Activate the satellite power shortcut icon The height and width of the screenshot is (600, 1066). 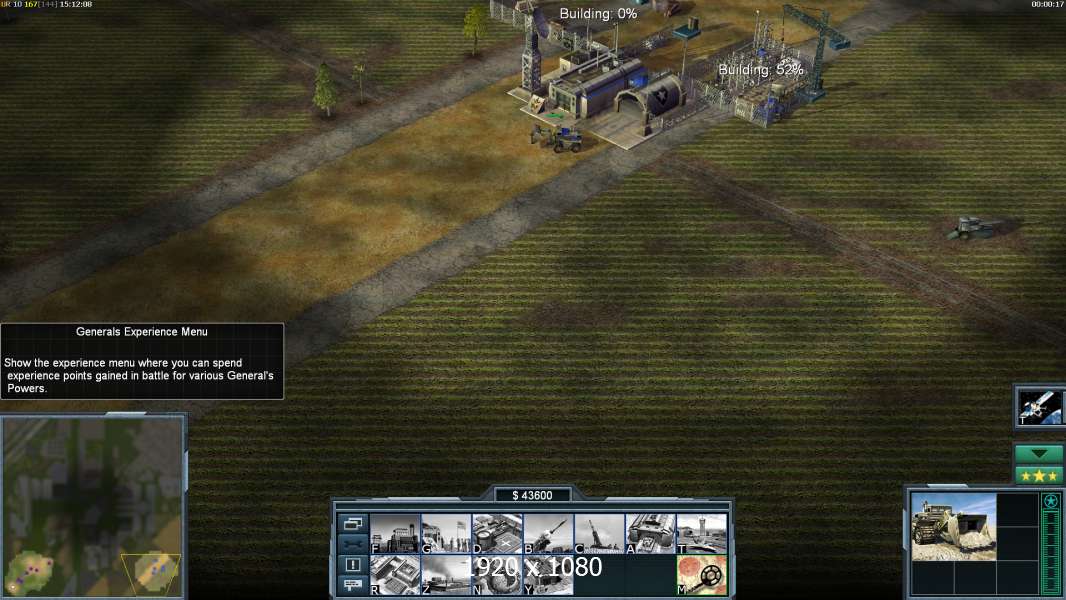coord(1039,406)
